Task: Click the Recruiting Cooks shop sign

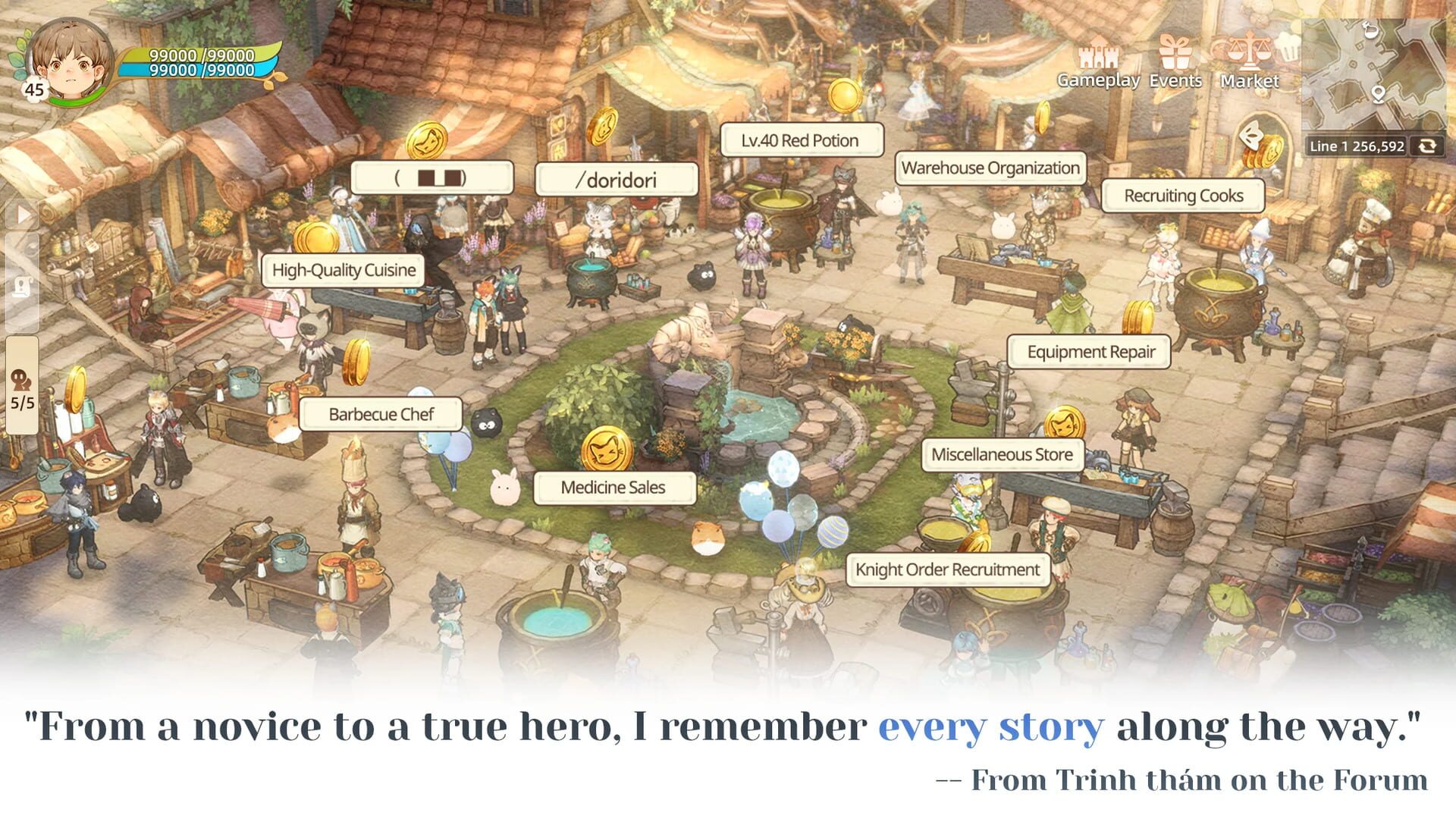Action: [1183, 196]
